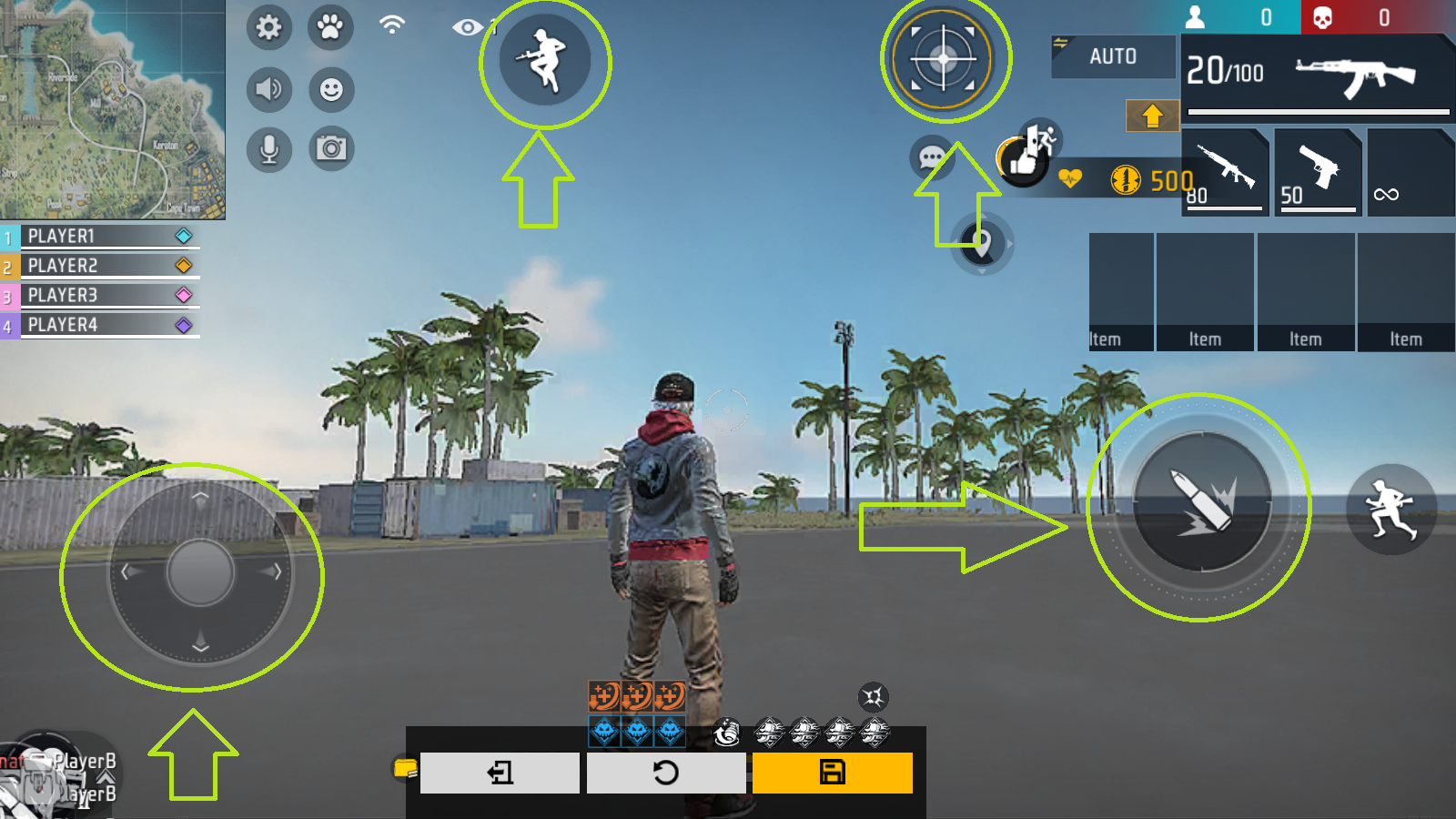Viewport: 1456px width, 819px height.
Task: Click the yellow save layout button
Action: point(832,773)
